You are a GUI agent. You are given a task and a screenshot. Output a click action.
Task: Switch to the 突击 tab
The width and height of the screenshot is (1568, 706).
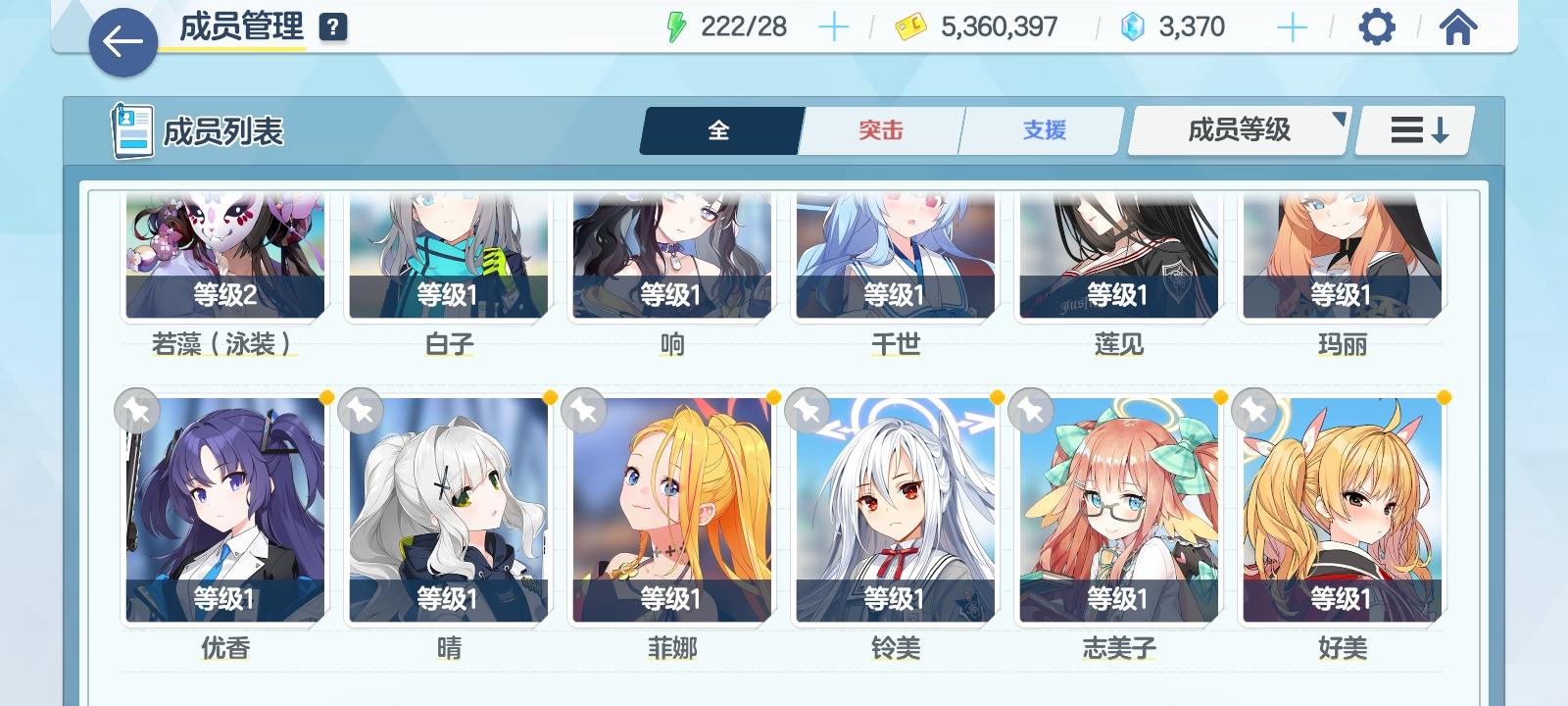(x=879, y=129)
